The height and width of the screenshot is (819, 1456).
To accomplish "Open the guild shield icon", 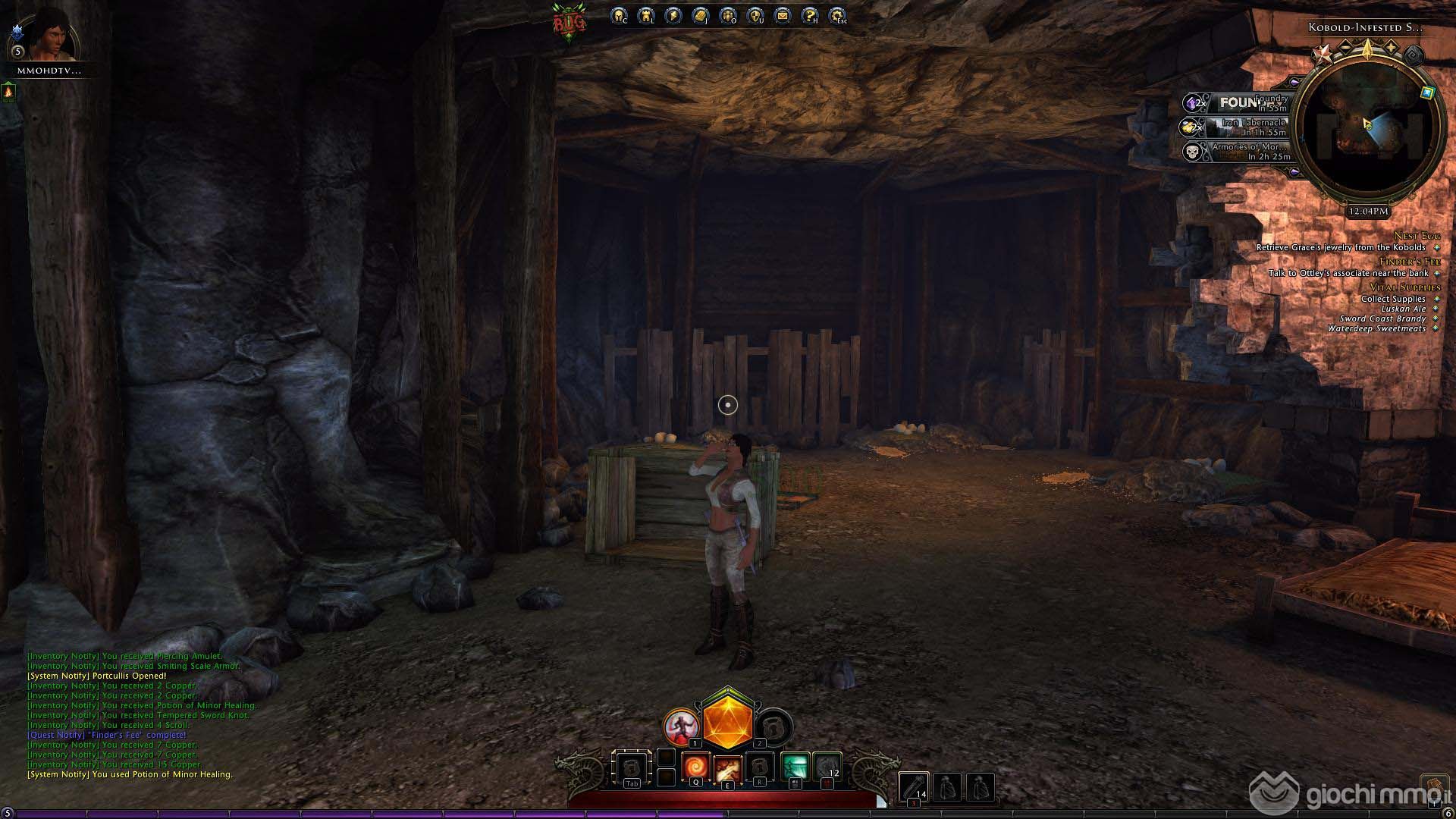I will click(755, 15).
